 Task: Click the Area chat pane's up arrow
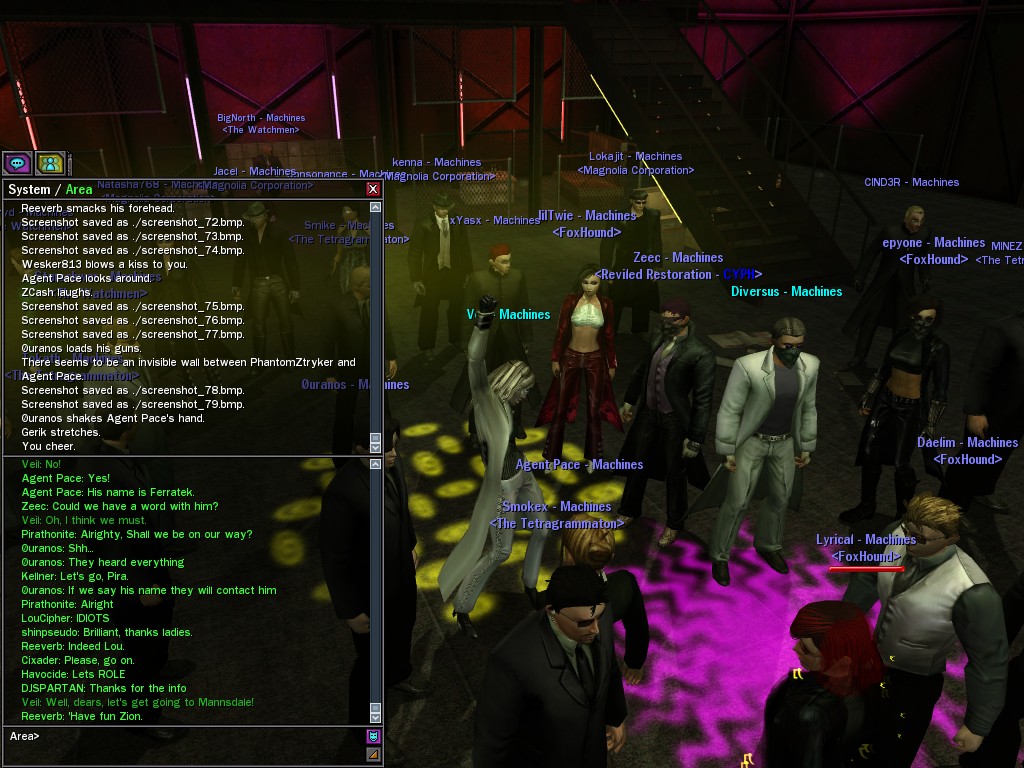[376, 464]
